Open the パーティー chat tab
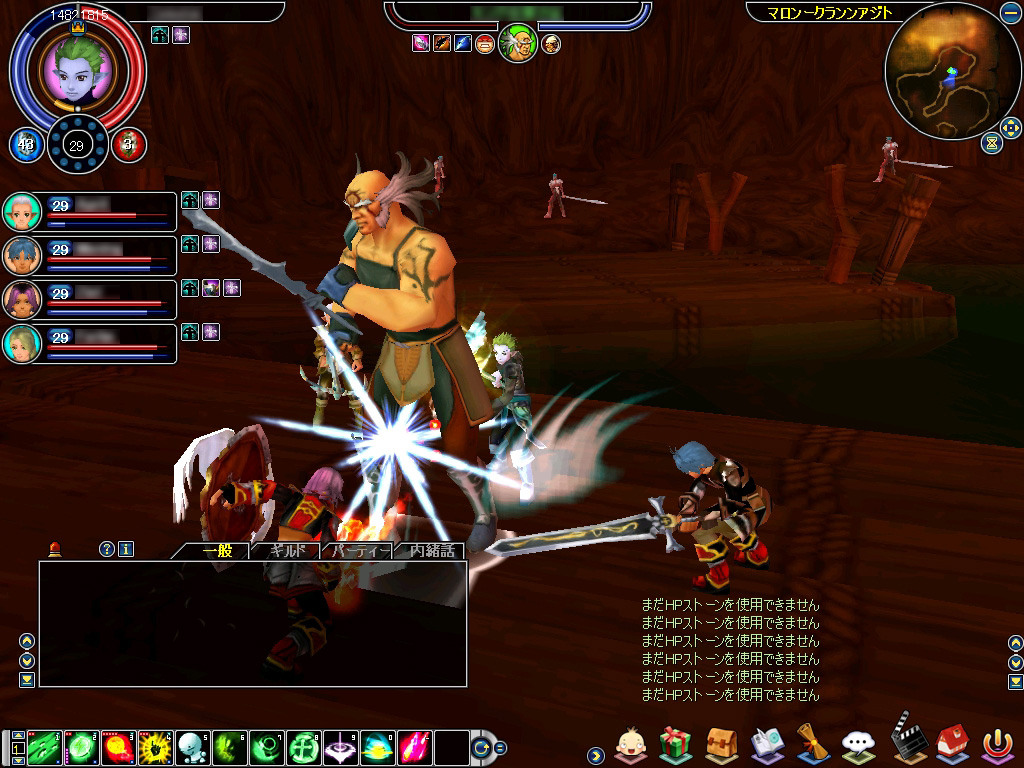The height and width of the screenshot is (768, 1024). click(359, 551)
